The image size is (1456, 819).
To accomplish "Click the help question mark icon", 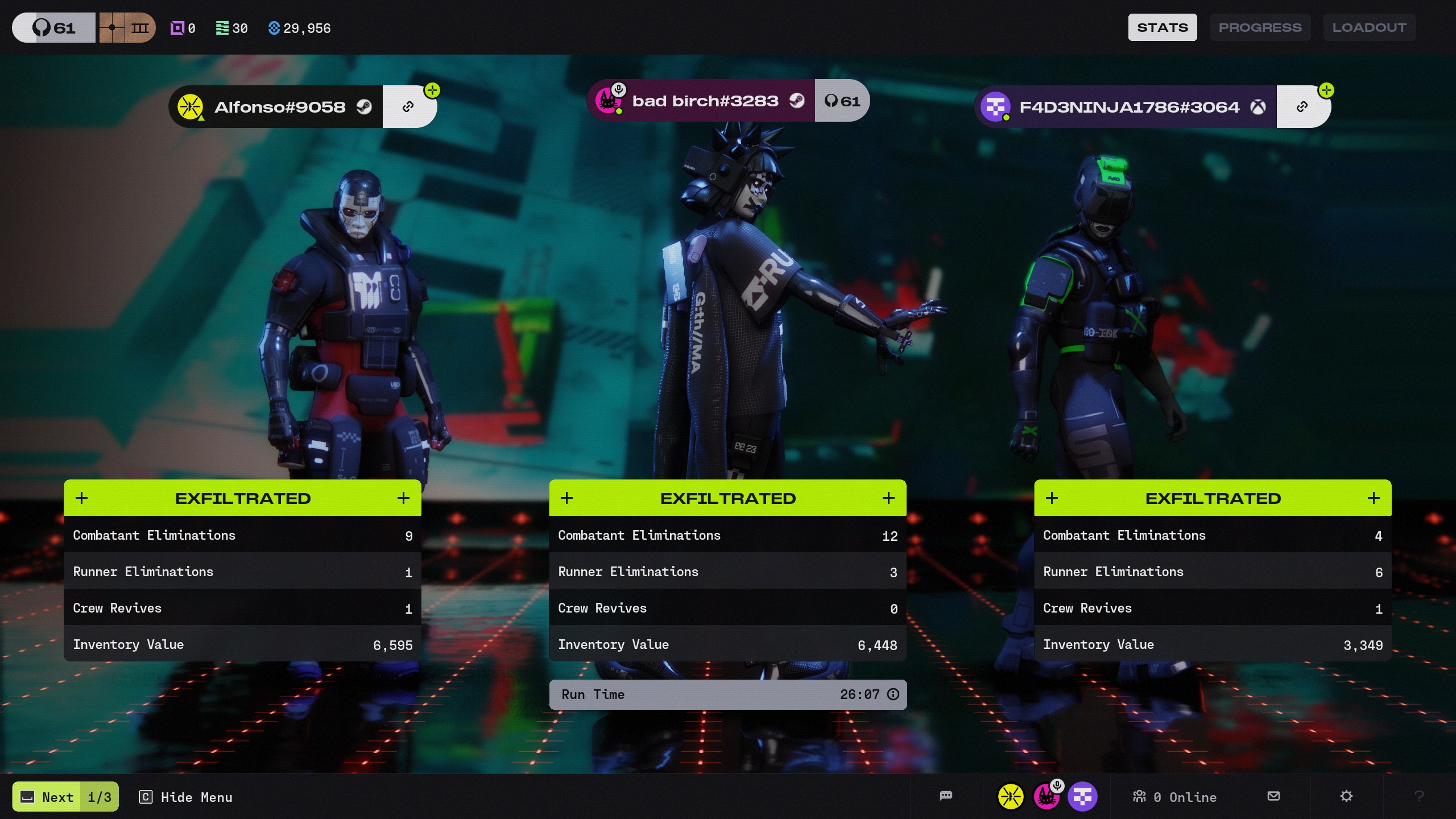I will [x=1419, y=796].
